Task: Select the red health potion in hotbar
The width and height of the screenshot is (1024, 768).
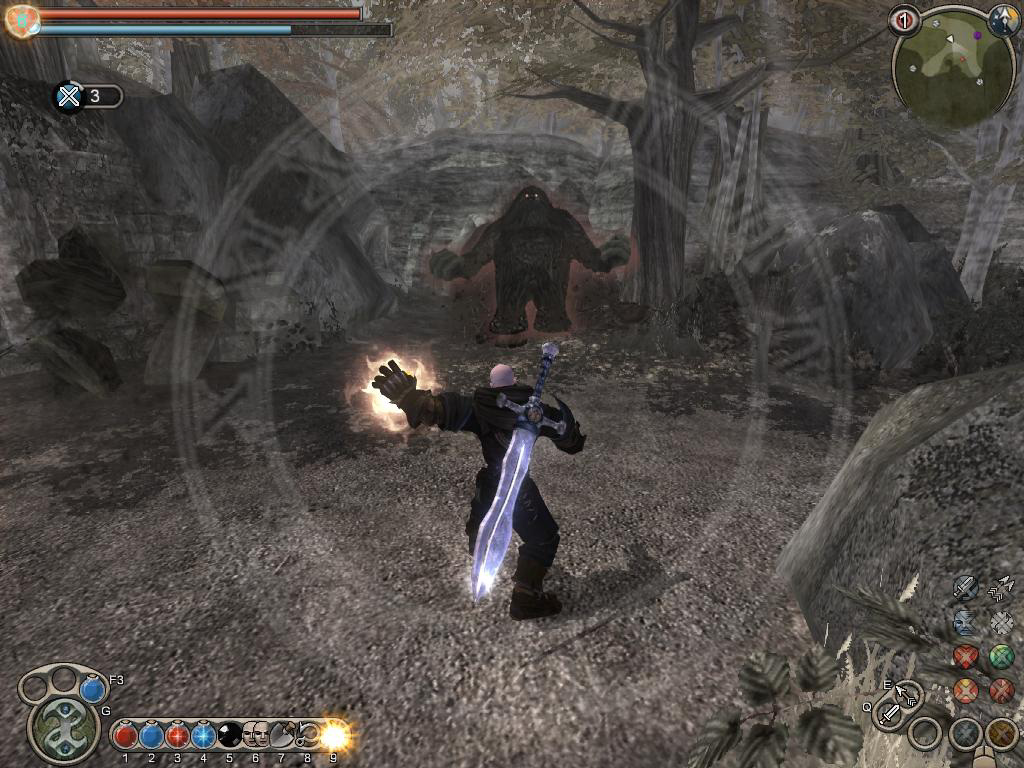Action: pos(125,737)
